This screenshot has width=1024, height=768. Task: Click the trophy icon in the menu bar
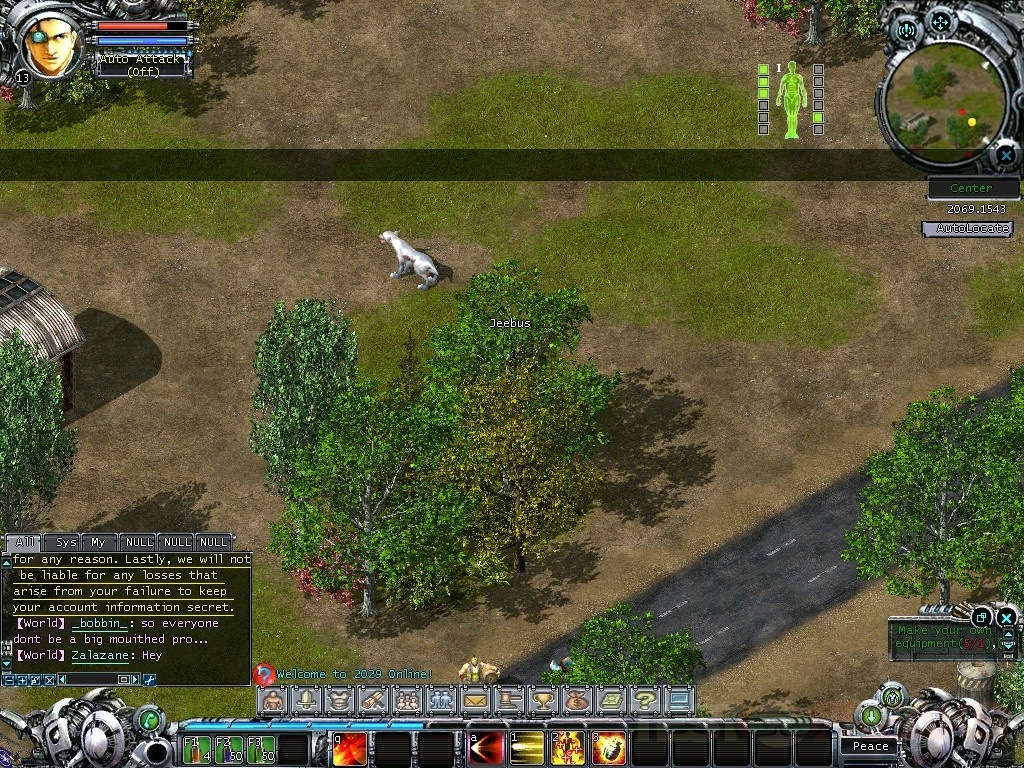tap(543, 700)
